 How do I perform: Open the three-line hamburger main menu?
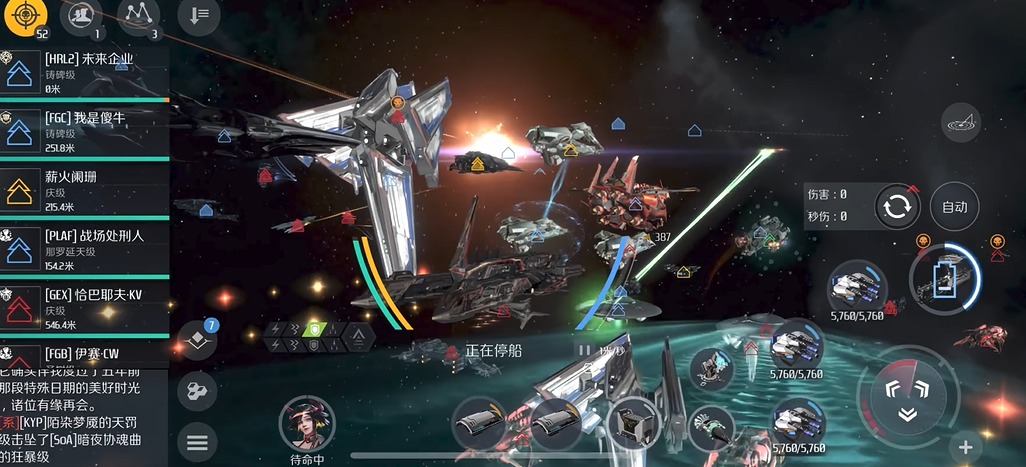(197, 440)
